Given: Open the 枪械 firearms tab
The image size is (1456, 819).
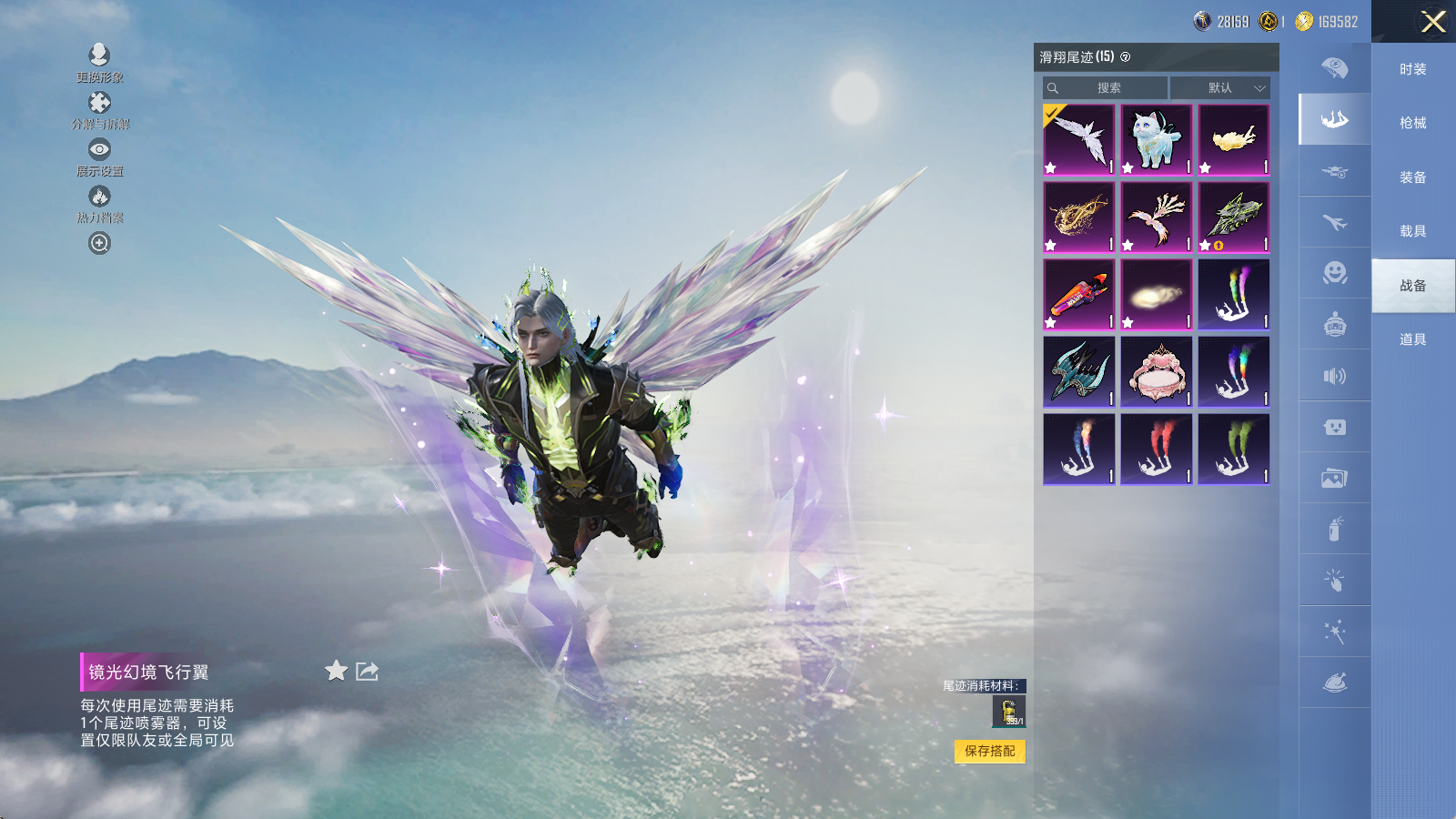Looking at the screenshot, I should point(1412,123).
